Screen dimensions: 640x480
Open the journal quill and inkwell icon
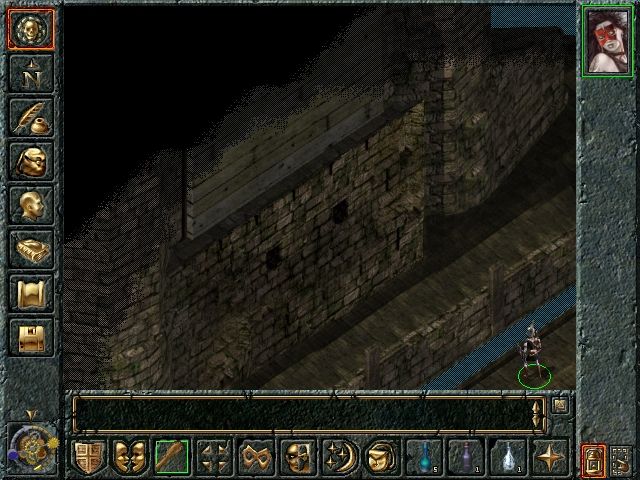(30, 117)
